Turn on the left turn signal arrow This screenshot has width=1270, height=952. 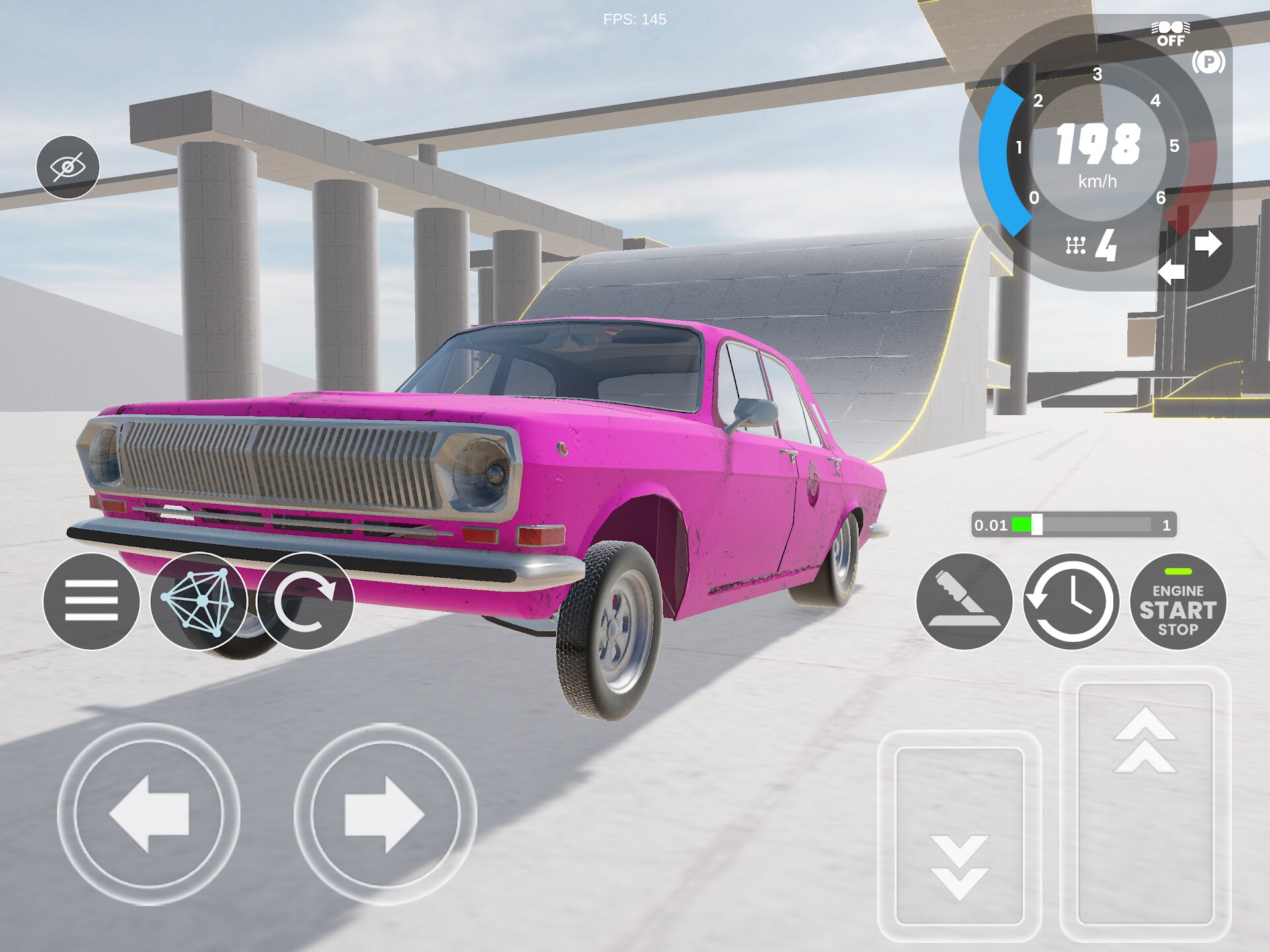[x=1171, y=272]
